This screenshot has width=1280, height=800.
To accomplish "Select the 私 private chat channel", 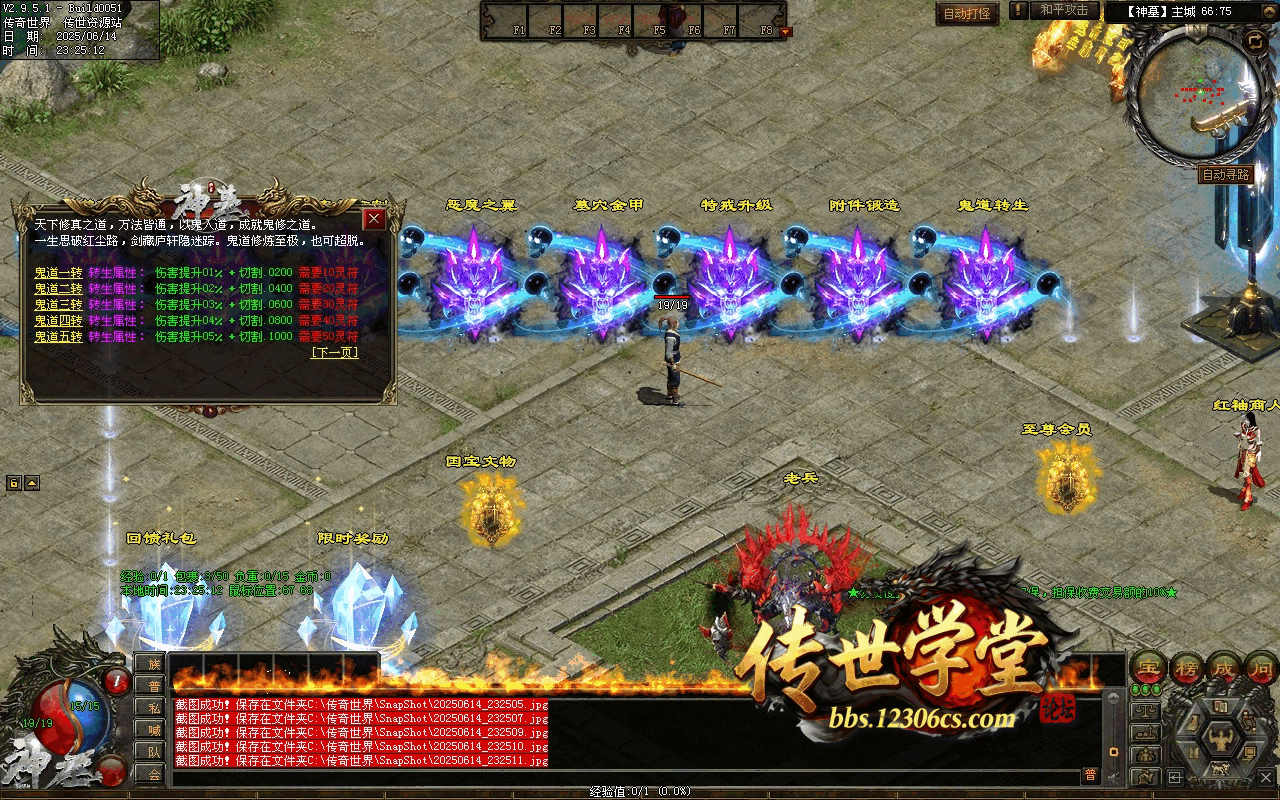I will [x=149, y=707].
